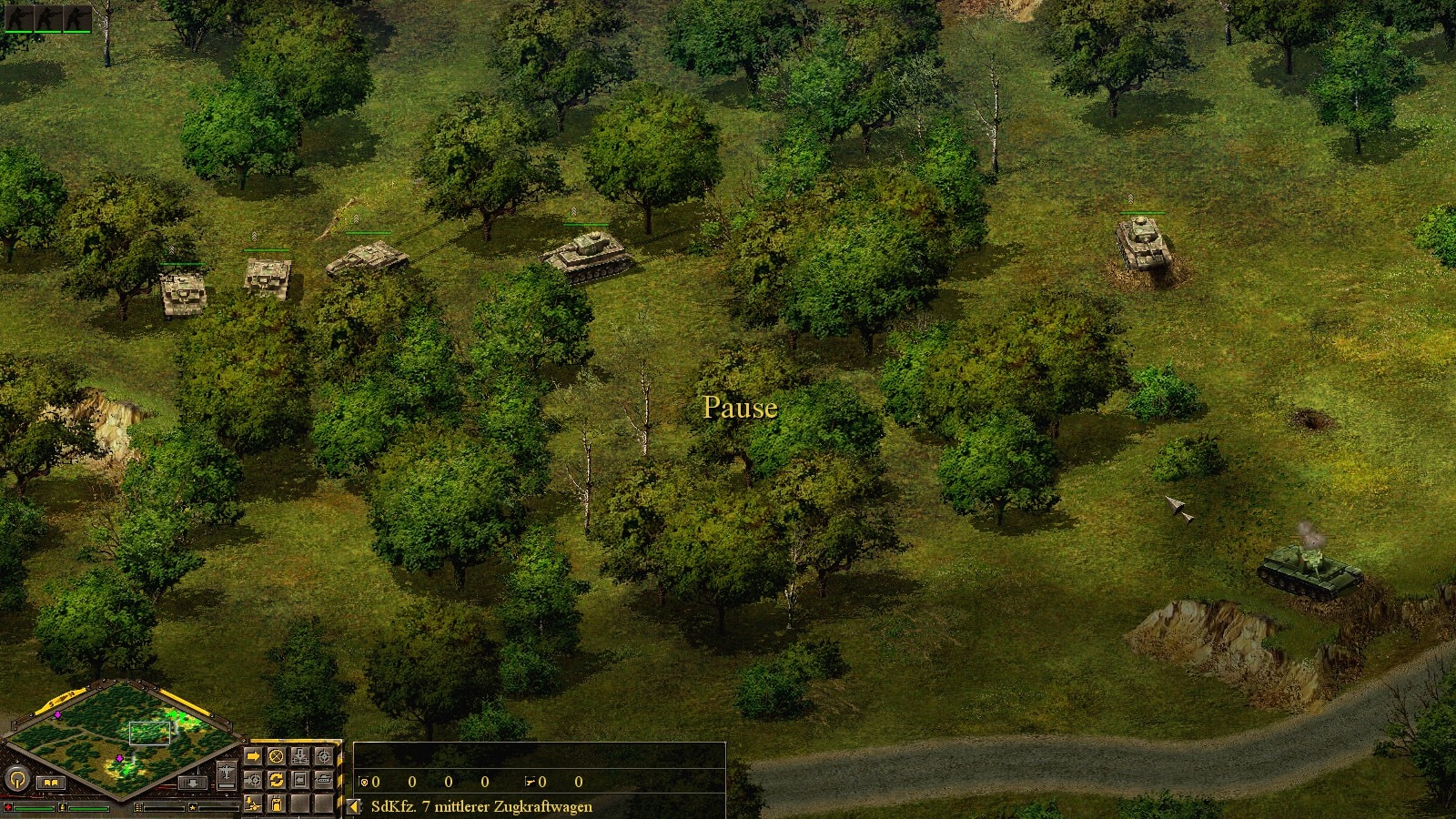
Task: Select the first soldier squad portrait
Action: [16, 18]
